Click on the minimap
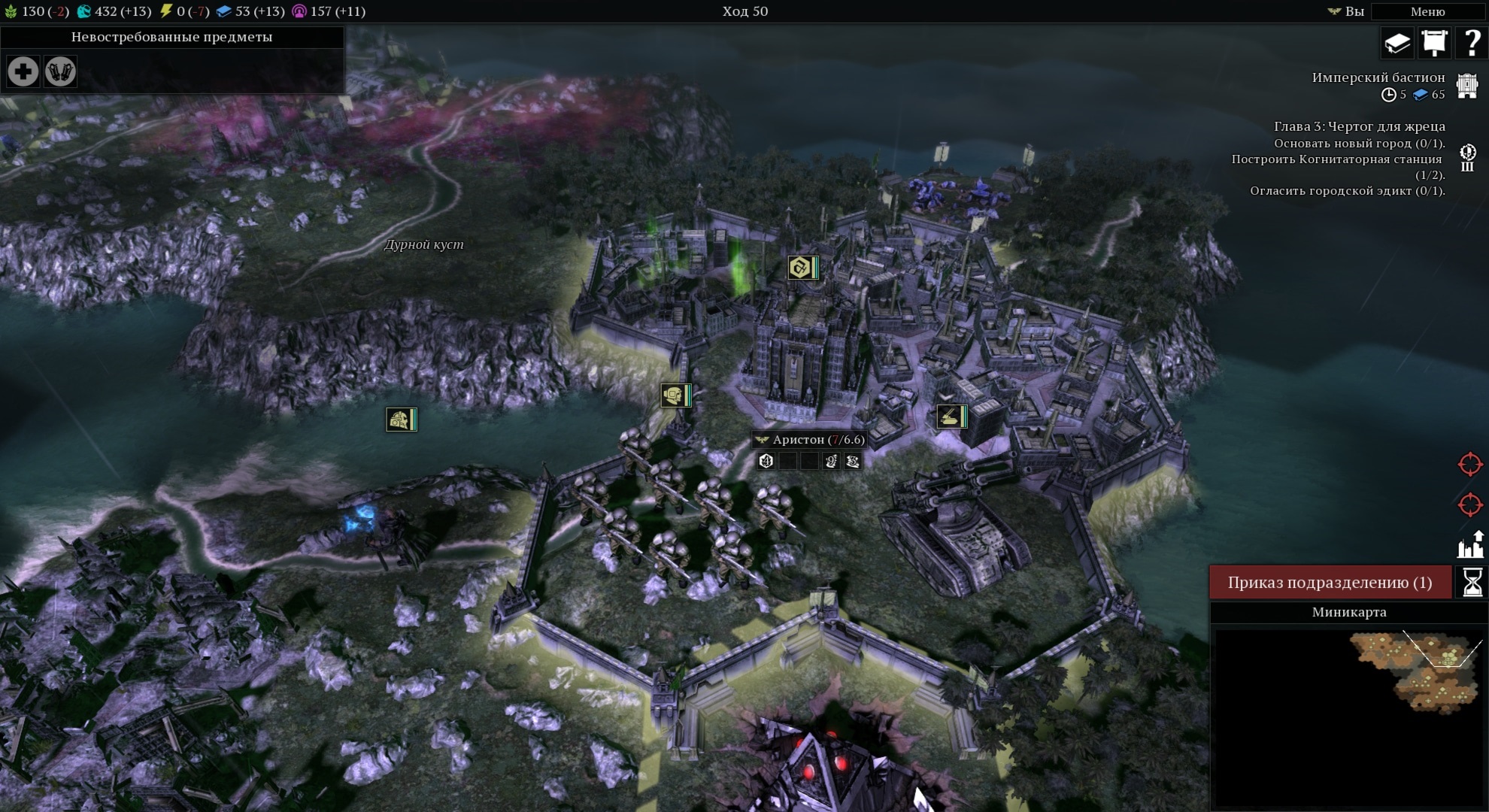1489x812 pixels. [x=1348, y=714]
